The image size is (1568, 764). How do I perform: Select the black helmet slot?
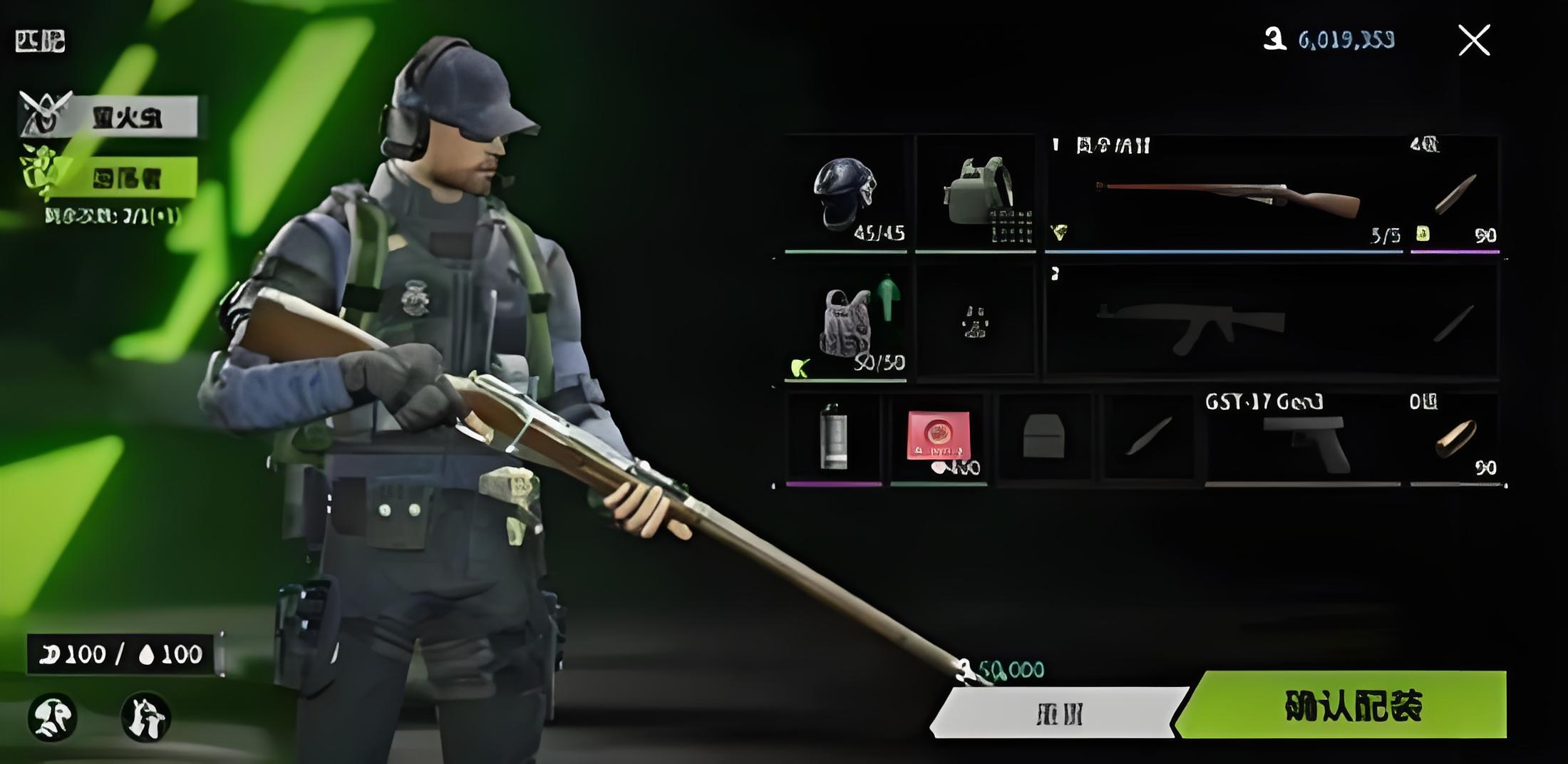(x=845, y=194)
